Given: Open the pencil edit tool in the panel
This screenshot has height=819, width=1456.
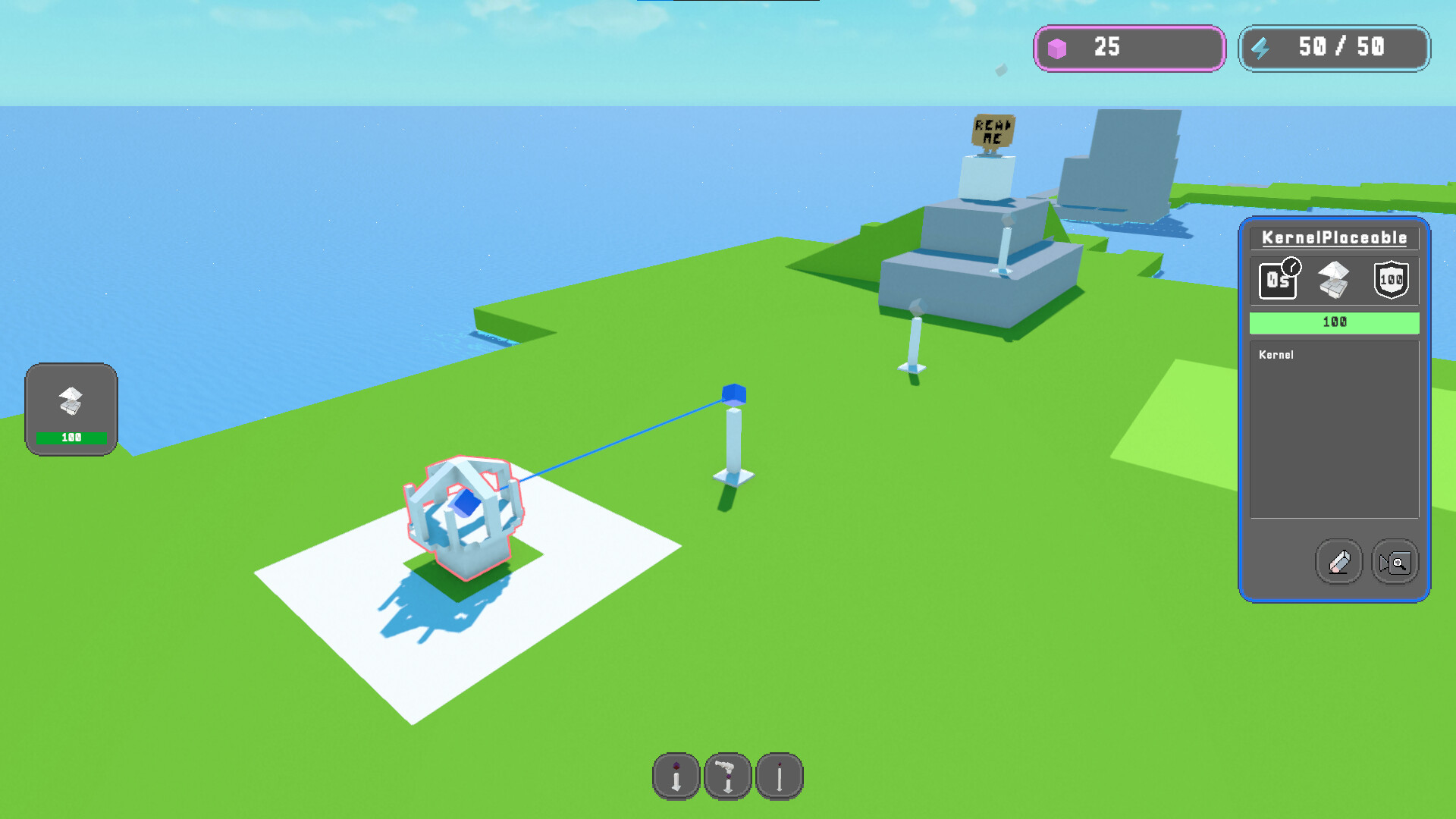Looking at the screenshot, I should click(1338, 562).
